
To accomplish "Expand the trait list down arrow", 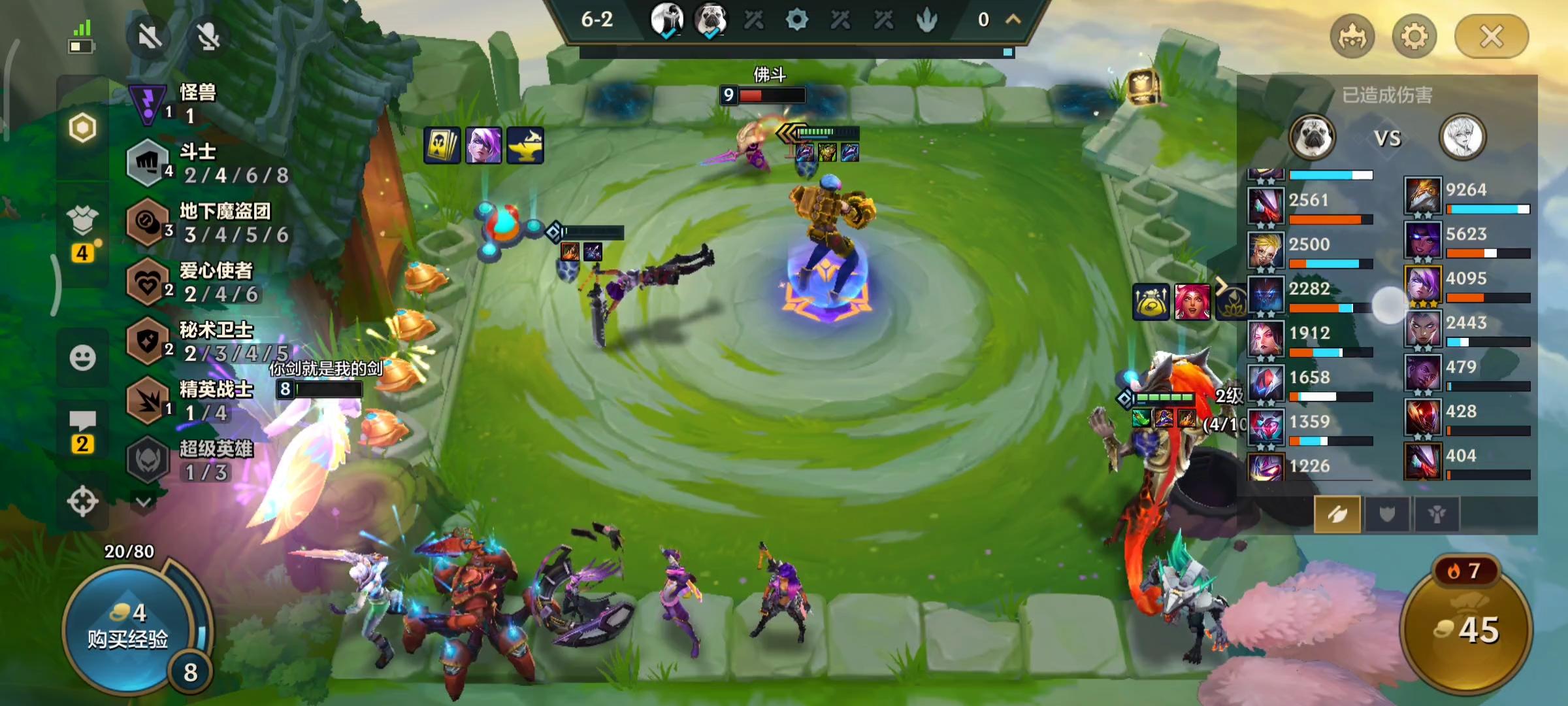I will (144, 502).
